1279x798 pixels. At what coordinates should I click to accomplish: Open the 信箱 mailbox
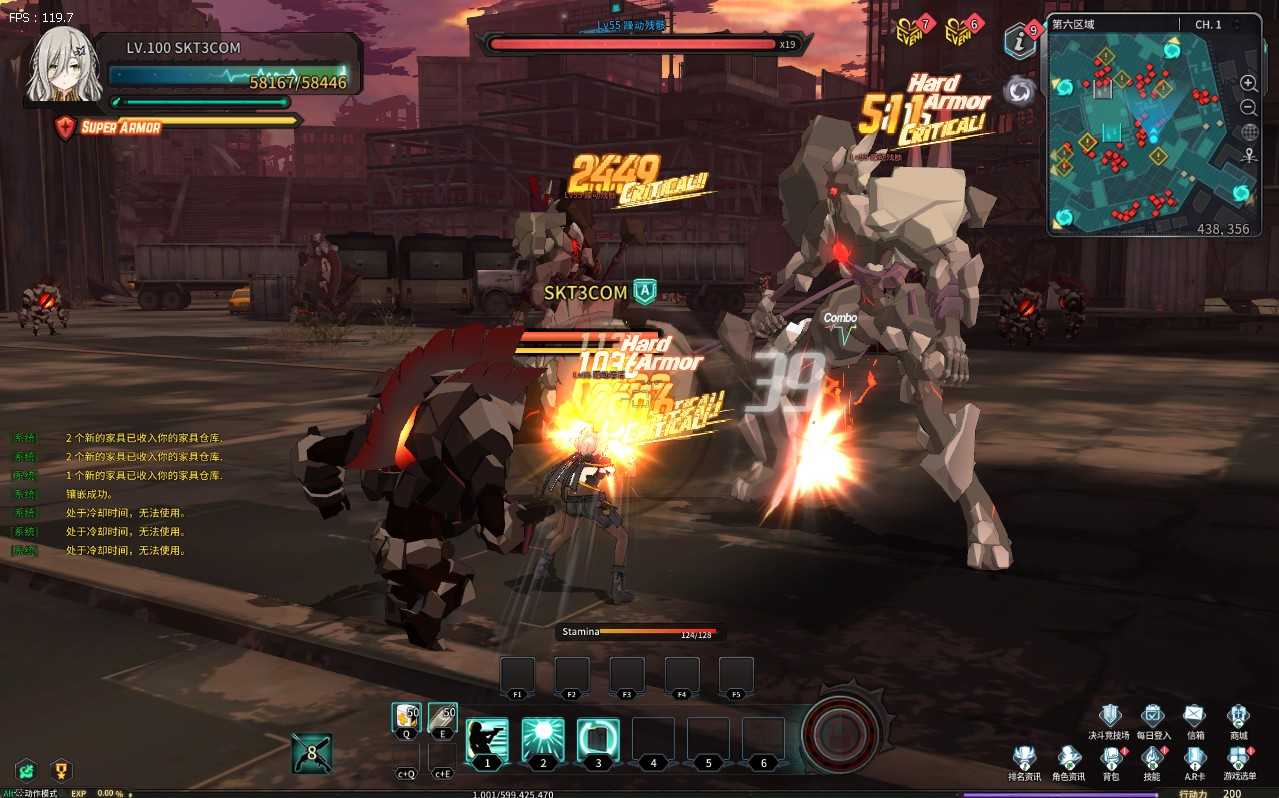[x=1195, y=716]
